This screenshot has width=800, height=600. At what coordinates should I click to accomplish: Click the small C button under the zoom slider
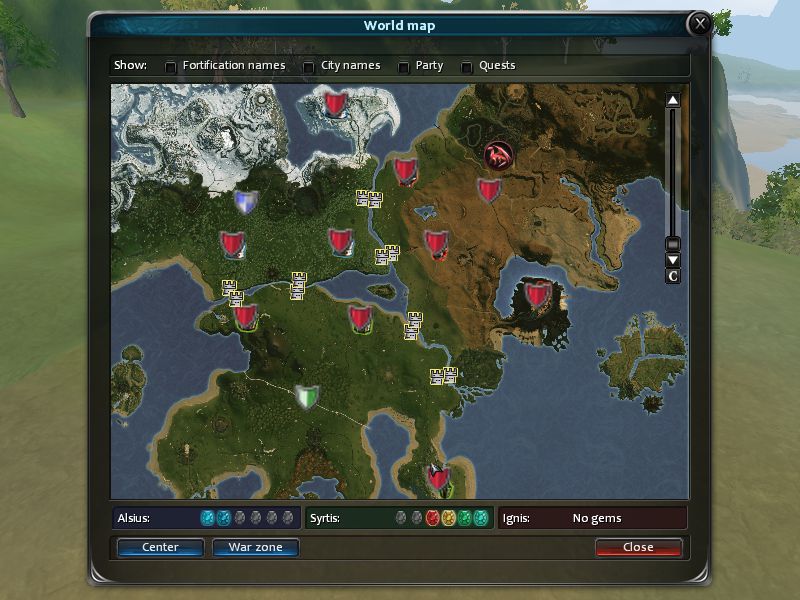673,276
